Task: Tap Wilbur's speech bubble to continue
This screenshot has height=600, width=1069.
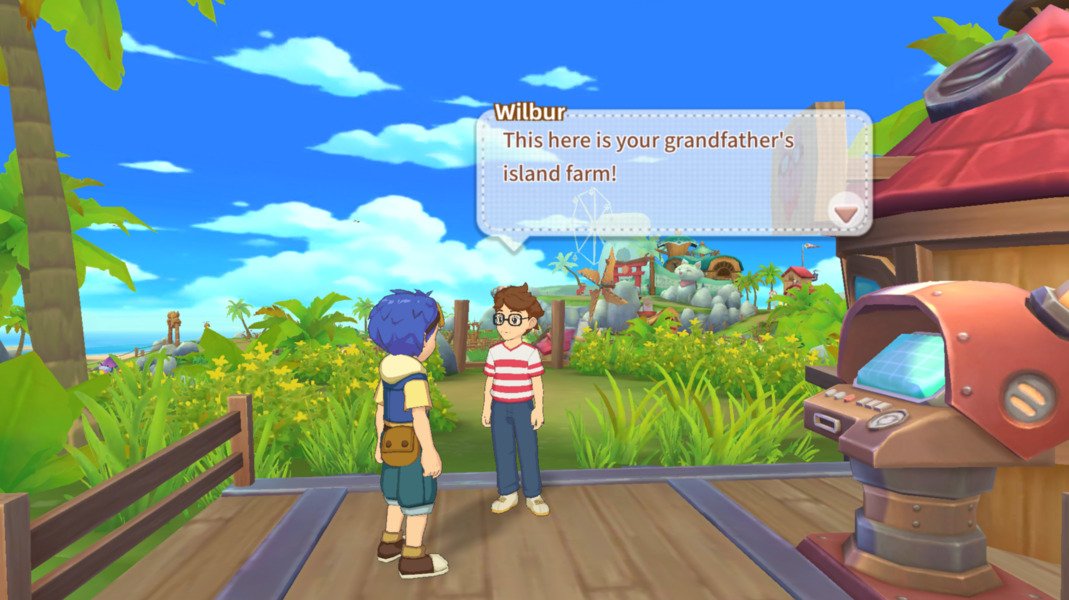Action: coord(660,170)
